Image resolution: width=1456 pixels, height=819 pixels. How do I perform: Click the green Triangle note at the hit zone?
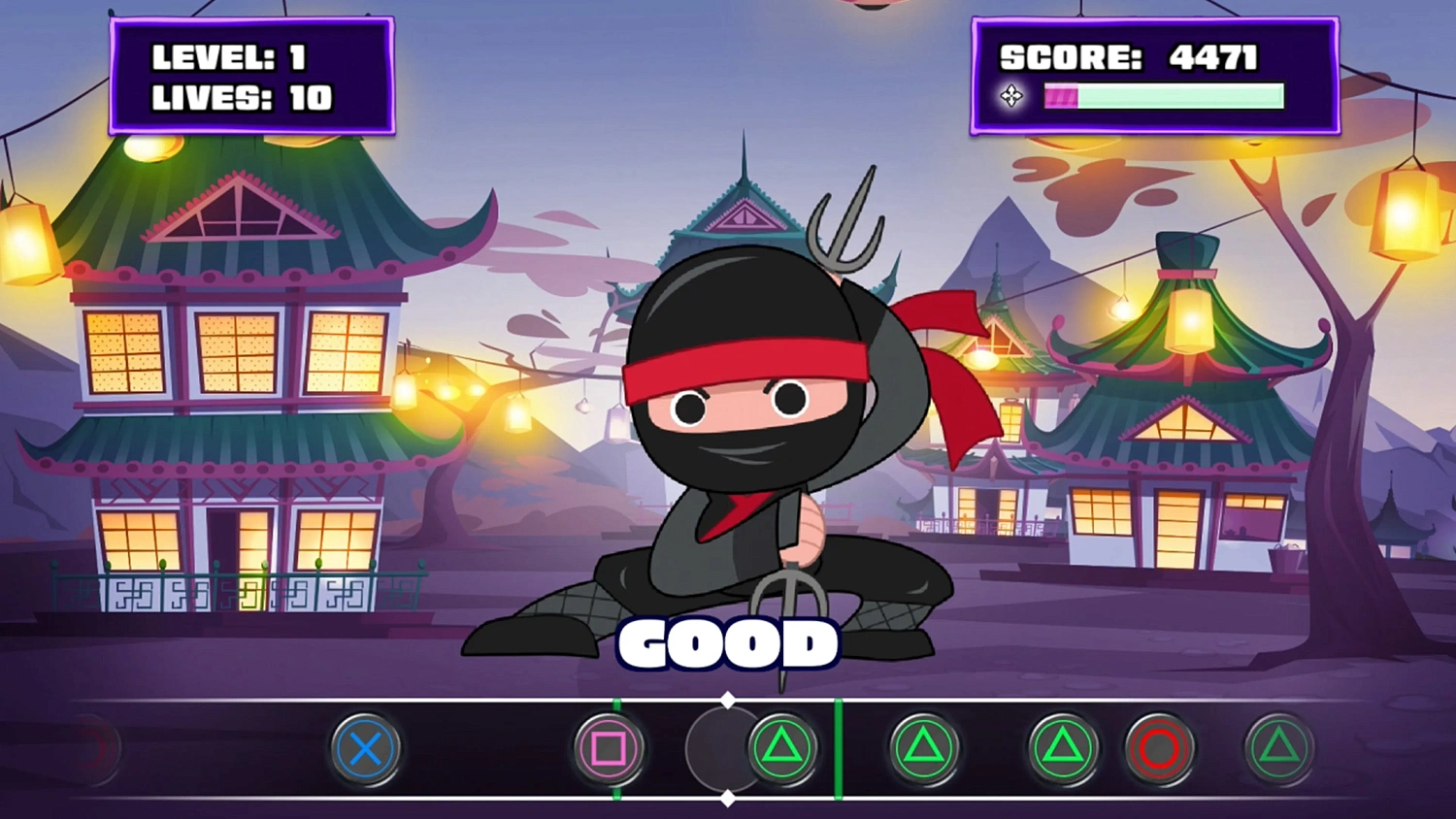point(781,749)
